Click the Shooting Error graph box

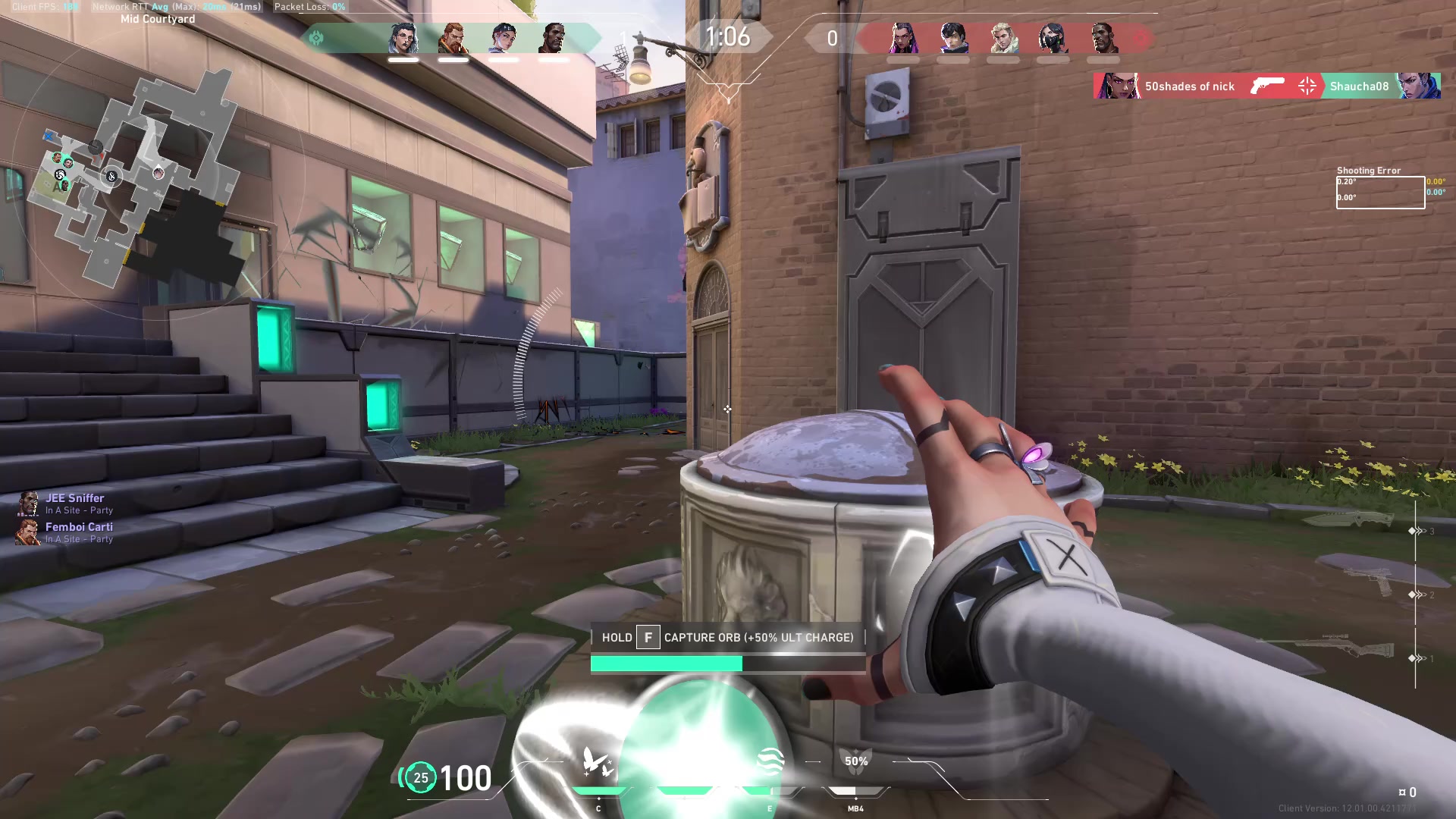(1379, 192)
